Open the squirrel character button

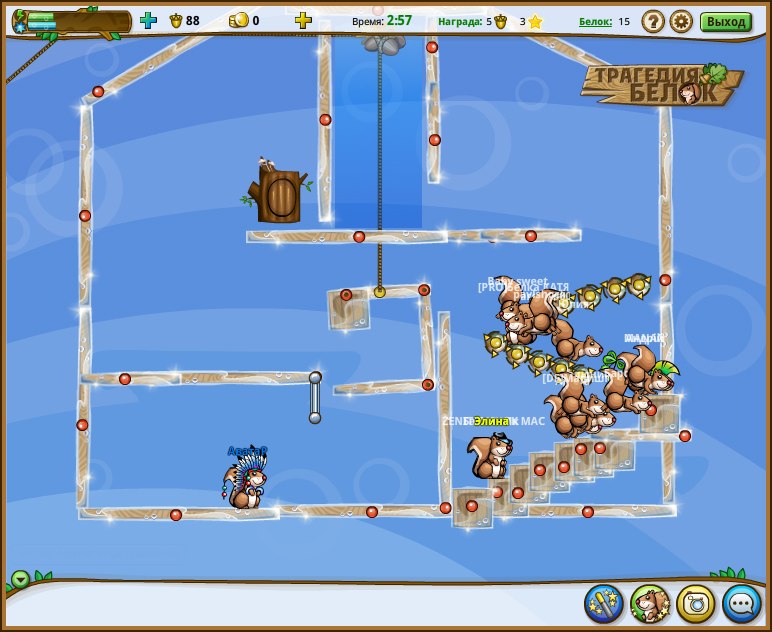650,603
